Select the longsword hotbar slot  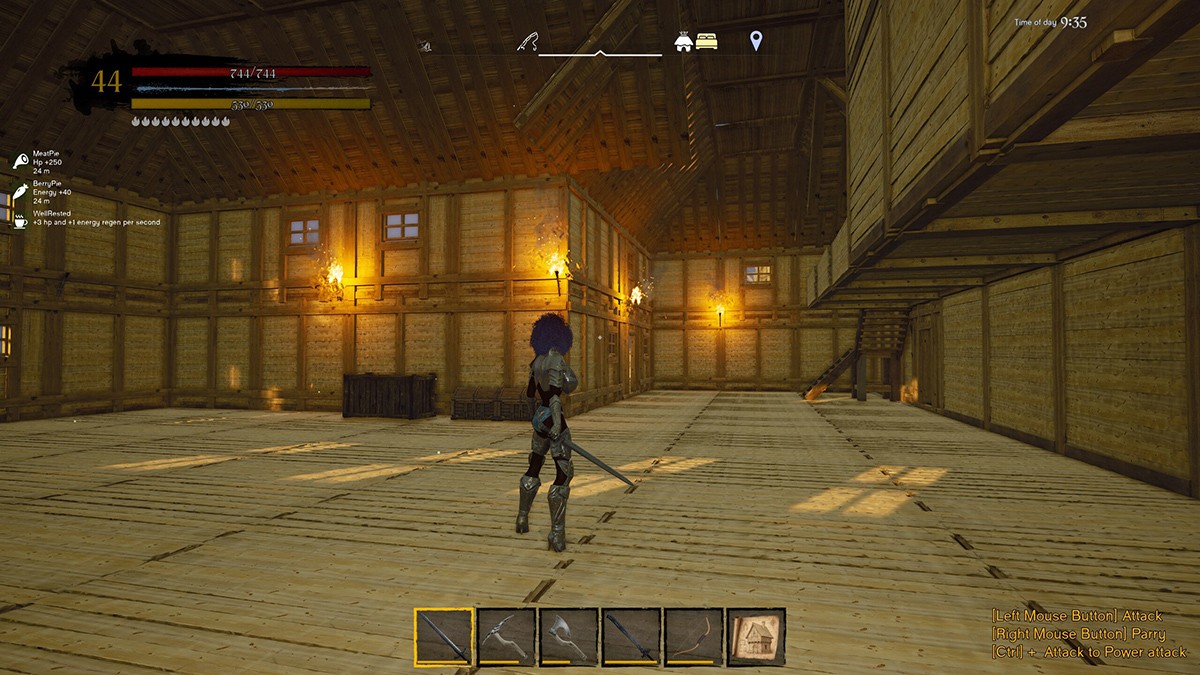pos(445,636)
